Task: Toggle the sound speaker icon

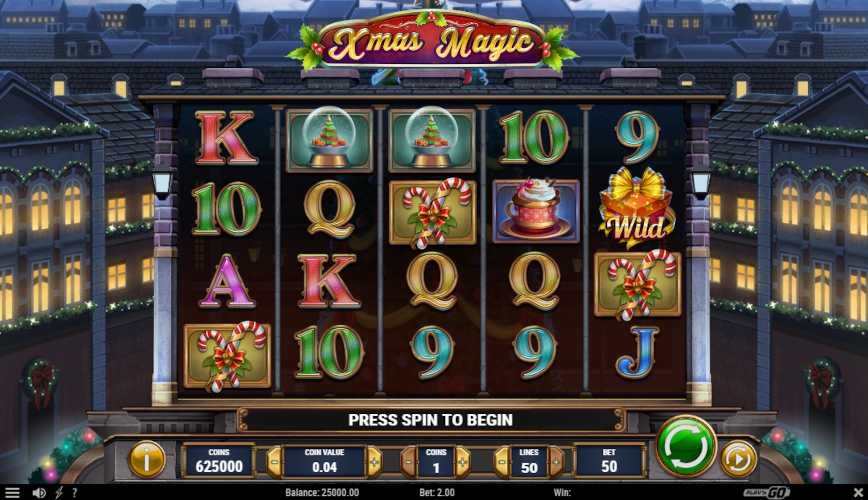Action: point(38,493)
